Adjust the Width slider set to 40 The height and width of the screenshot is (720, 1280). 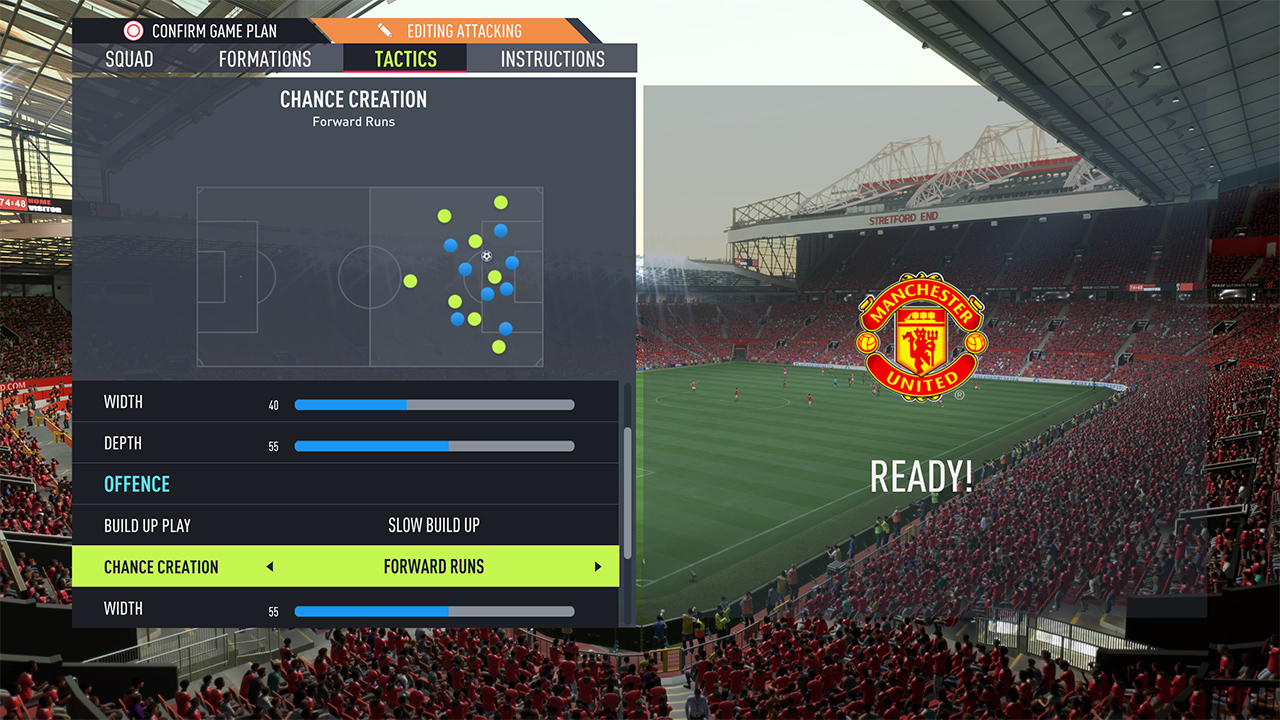coord(434,405)
